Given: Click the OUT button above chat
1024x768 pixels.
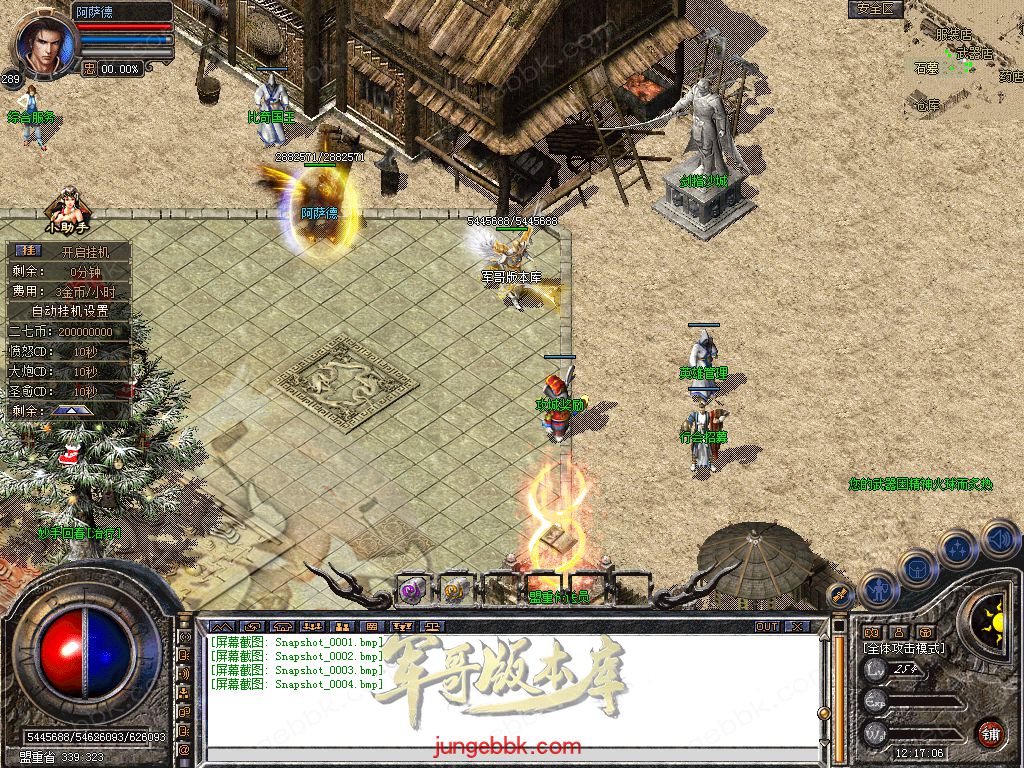Looking at the screenshot, I should 767,626.
